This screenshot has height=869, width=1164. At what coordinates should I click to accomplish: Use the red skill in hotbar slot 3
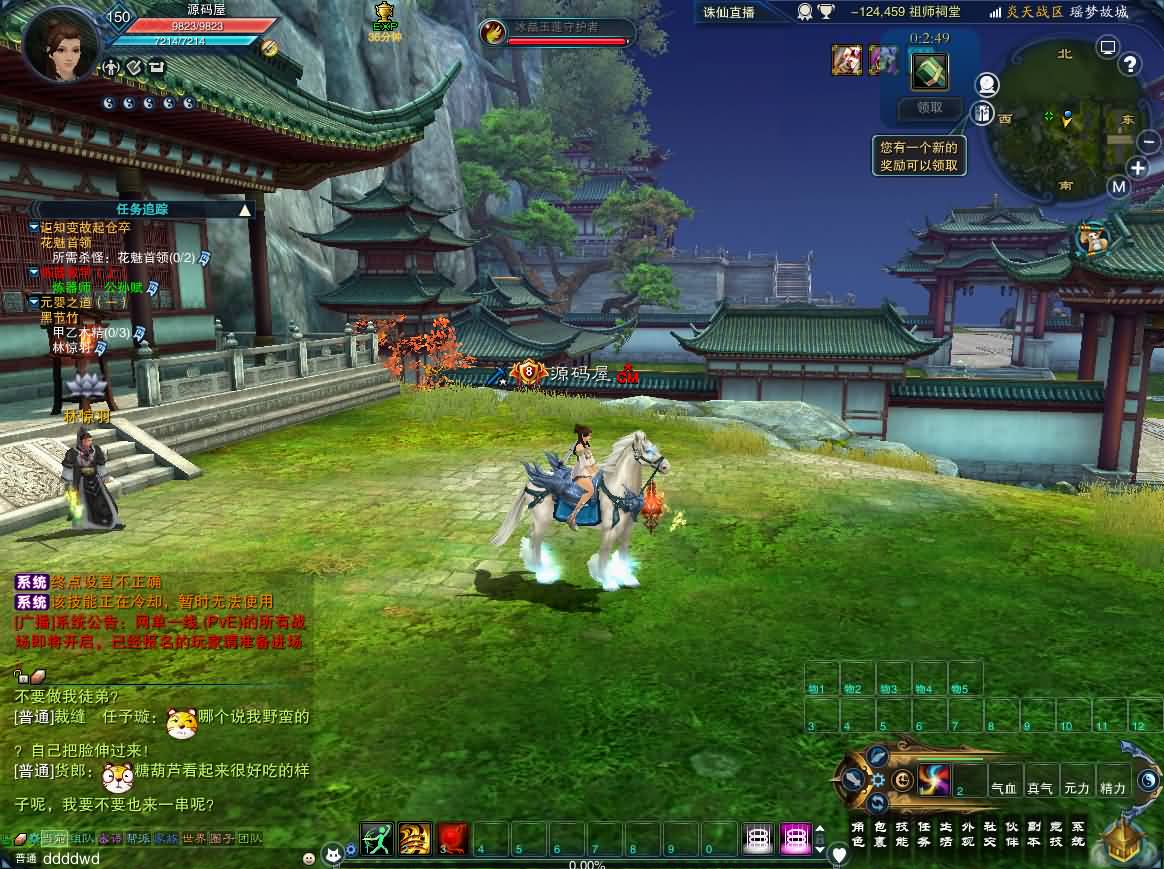[454, 838]
